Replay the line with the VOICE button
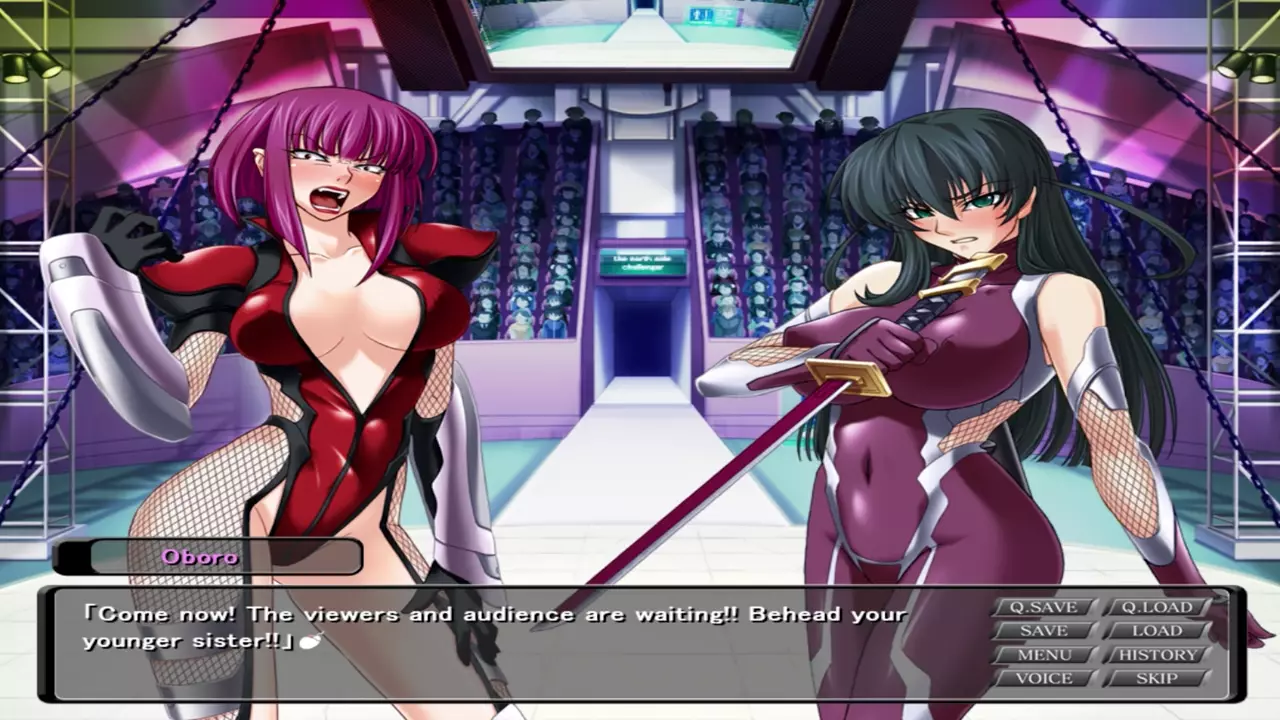The height and width of the screenshot is (720, 1280). point(1044,678)
